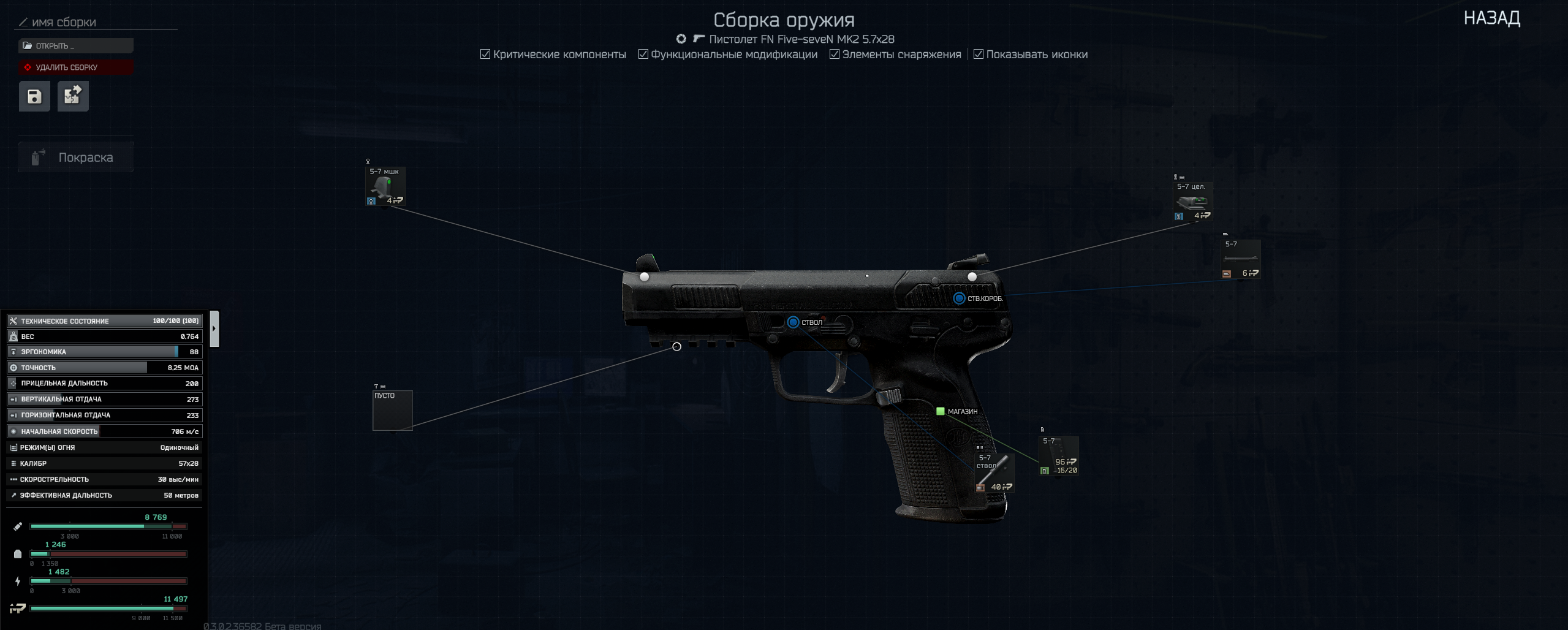1568x630 pixels.
Task: Select the 5-7 front sight slot
Action: click(385, 186)
